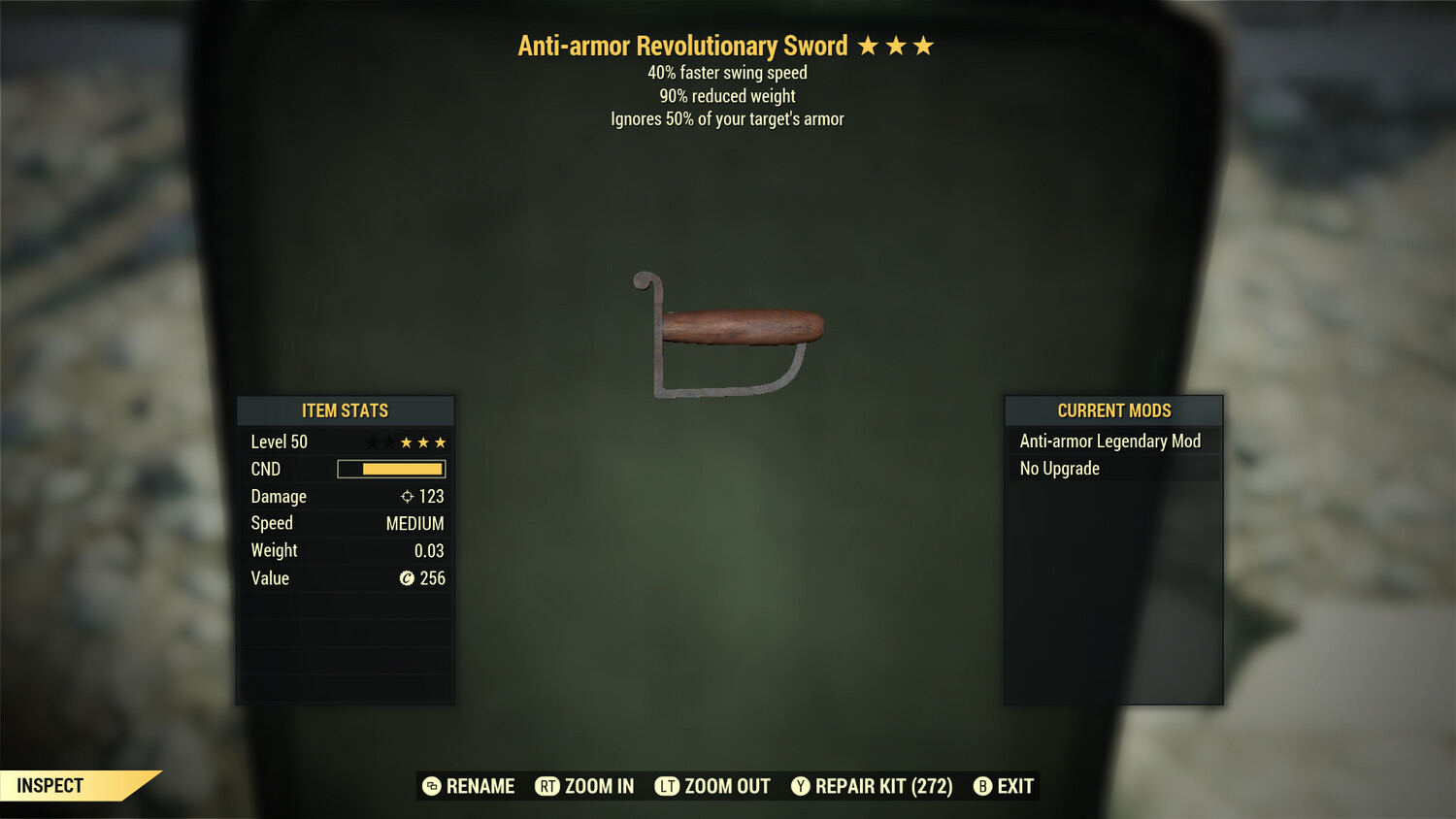Expand the Item Stats panel header

tap(345, 410)
